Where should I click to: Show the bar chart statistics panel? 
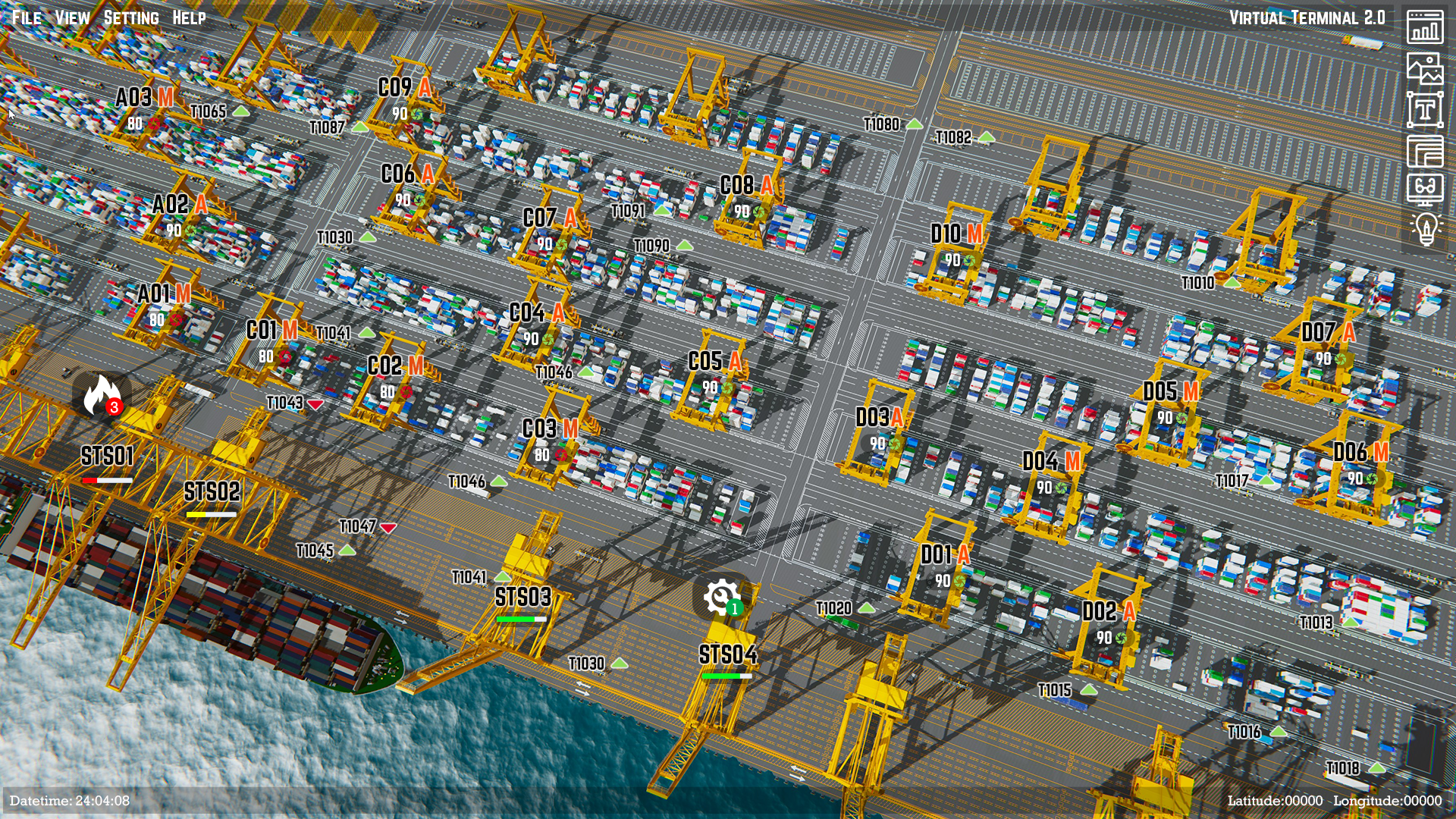click(x=1425, y=27)
